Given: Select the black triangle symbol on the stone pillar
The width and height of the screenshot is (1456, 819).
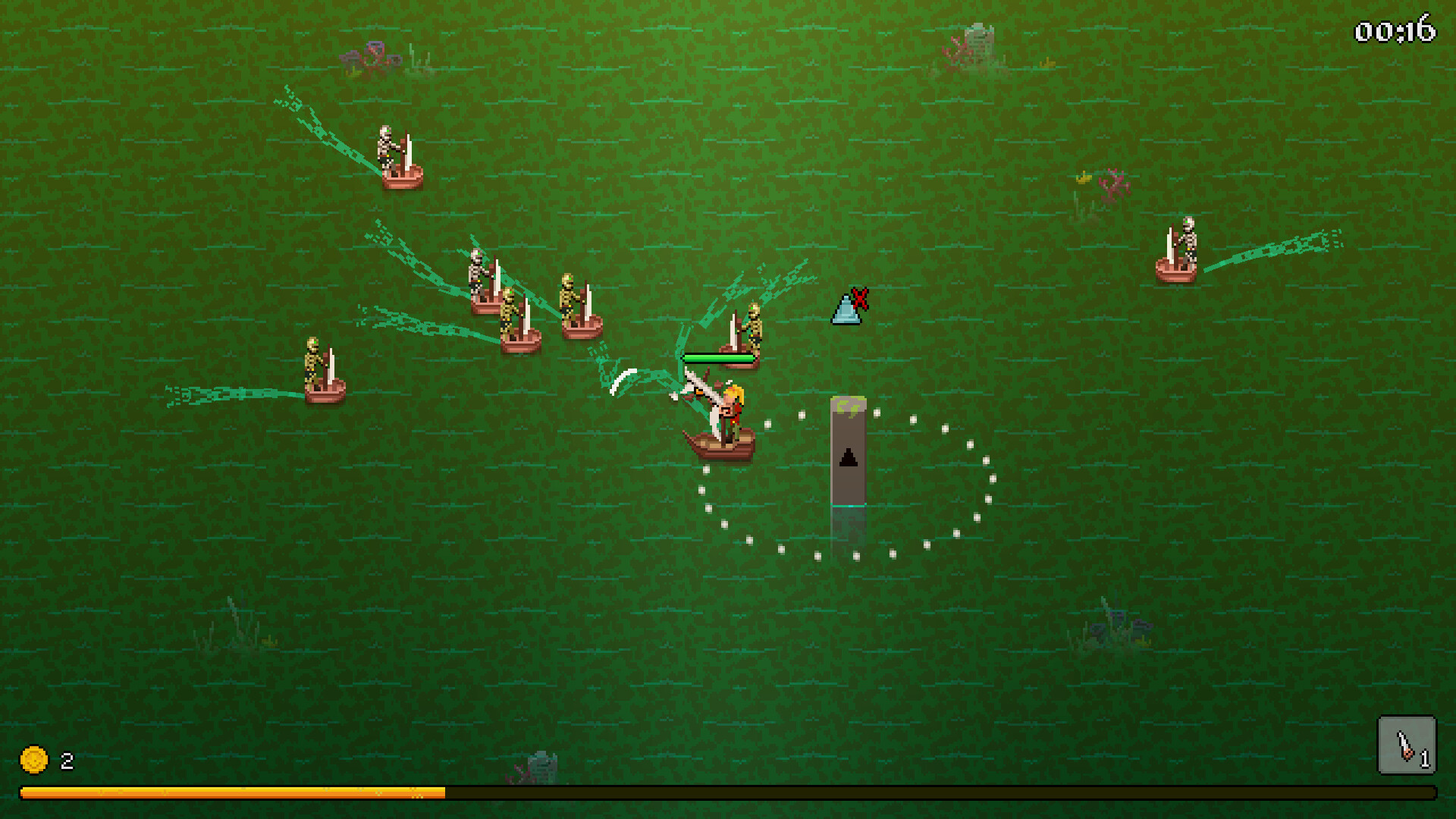Looking at the screenshot, I should click(x=849, y=455).
